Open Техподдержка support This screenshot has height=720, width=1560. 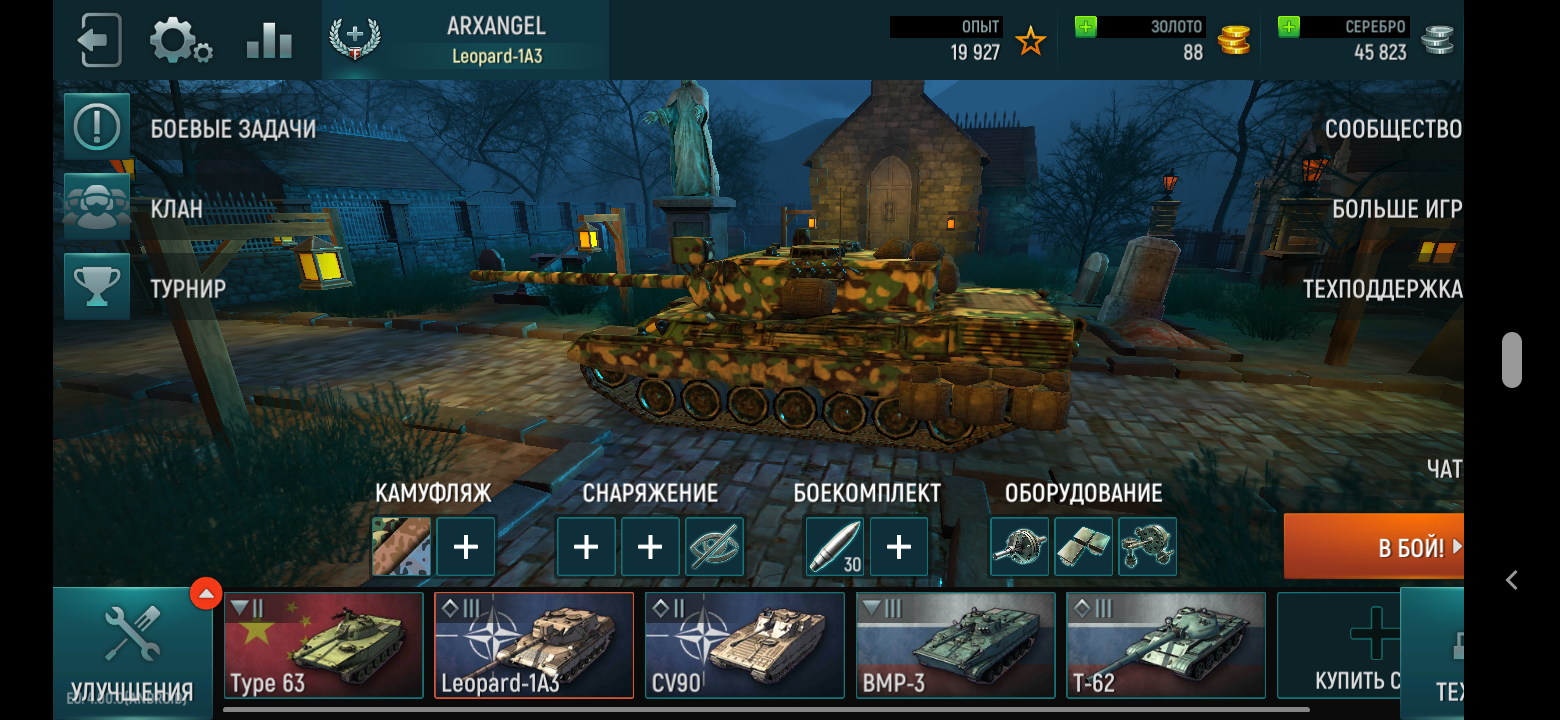1382,289
